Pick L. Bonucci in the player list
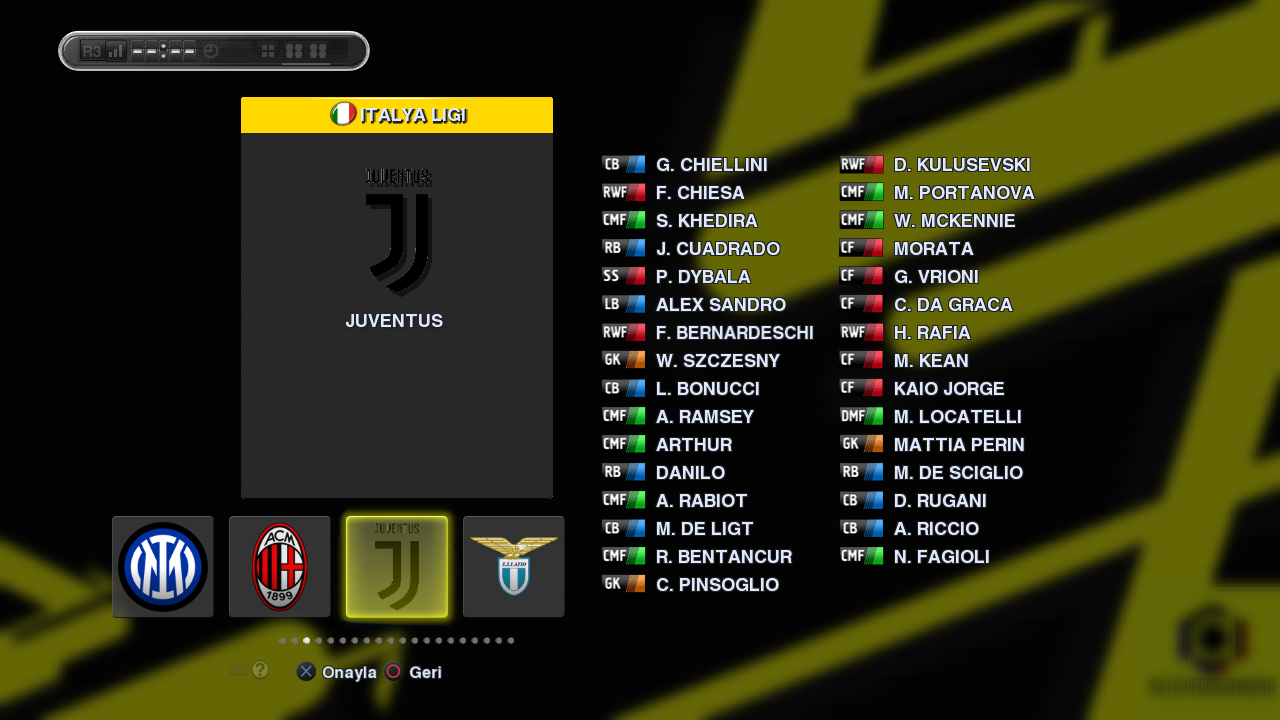This screenshot has width=1280, height=720. pos(707,389)
